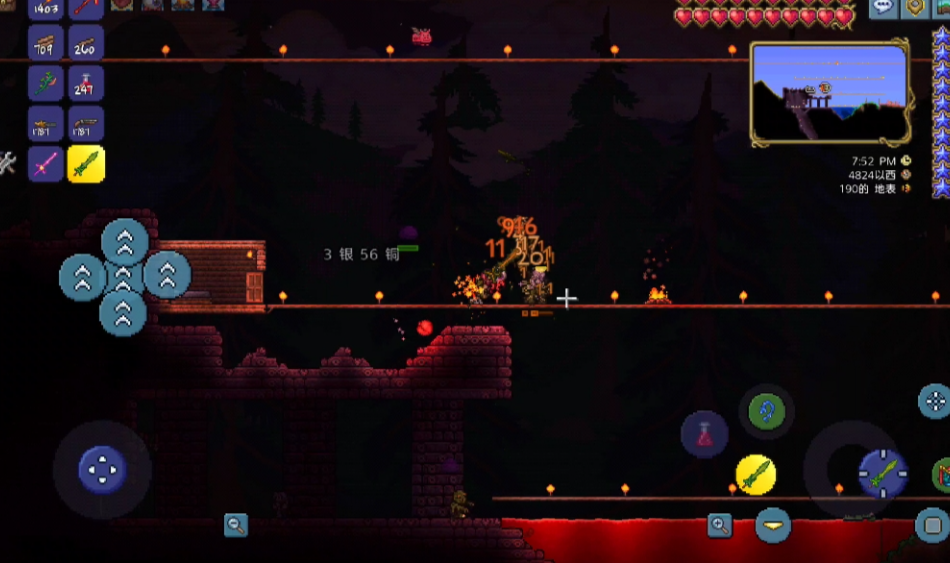Tap the gold map pin button
950x563 pixels.
point(914,8)
